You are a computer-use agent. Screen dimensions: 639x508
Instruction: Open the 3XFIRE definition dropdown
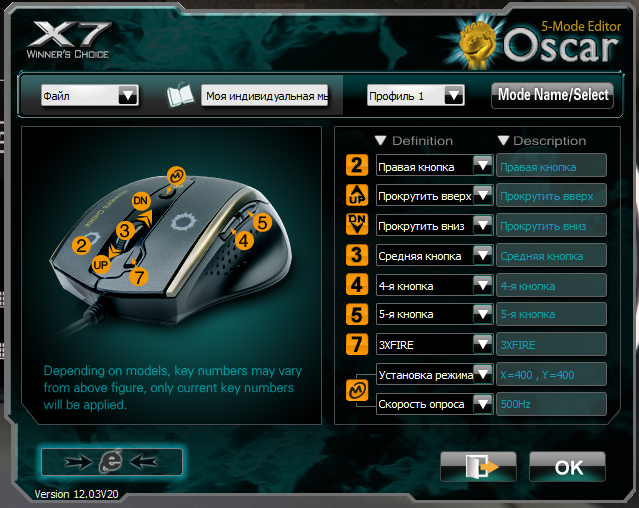[483, 344]
